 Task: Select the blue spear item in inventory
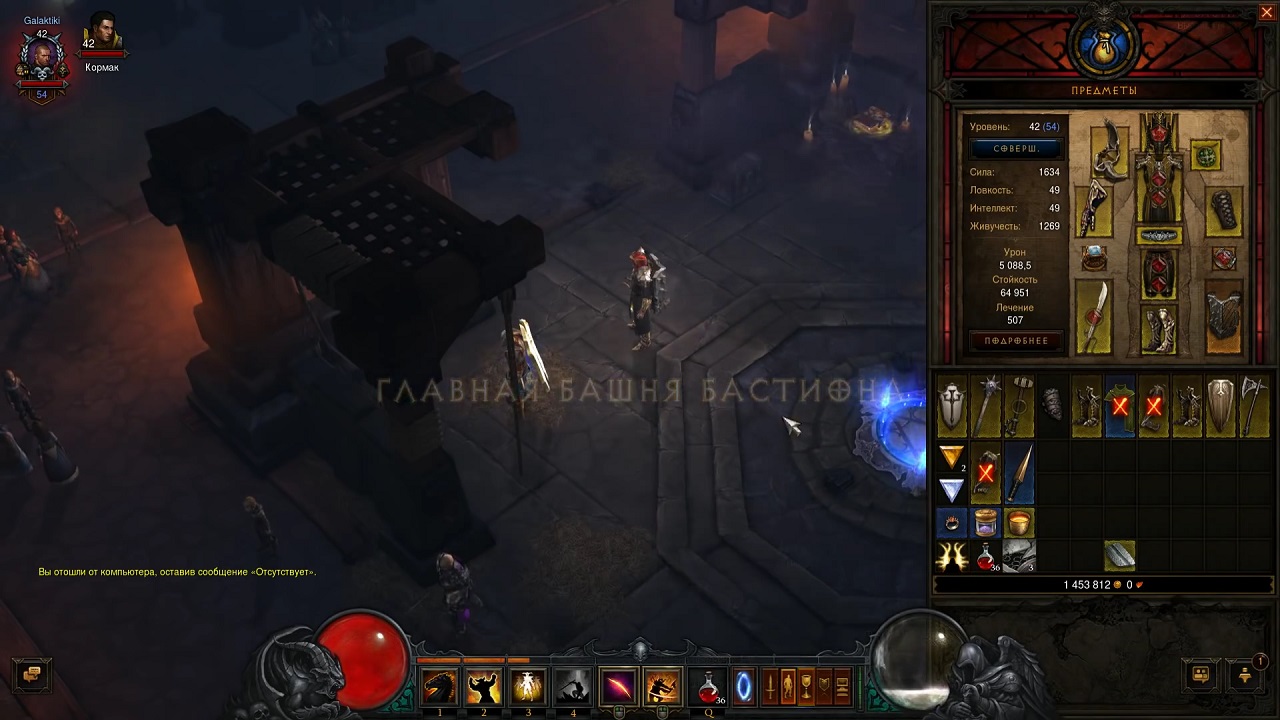pos(1019,474)
